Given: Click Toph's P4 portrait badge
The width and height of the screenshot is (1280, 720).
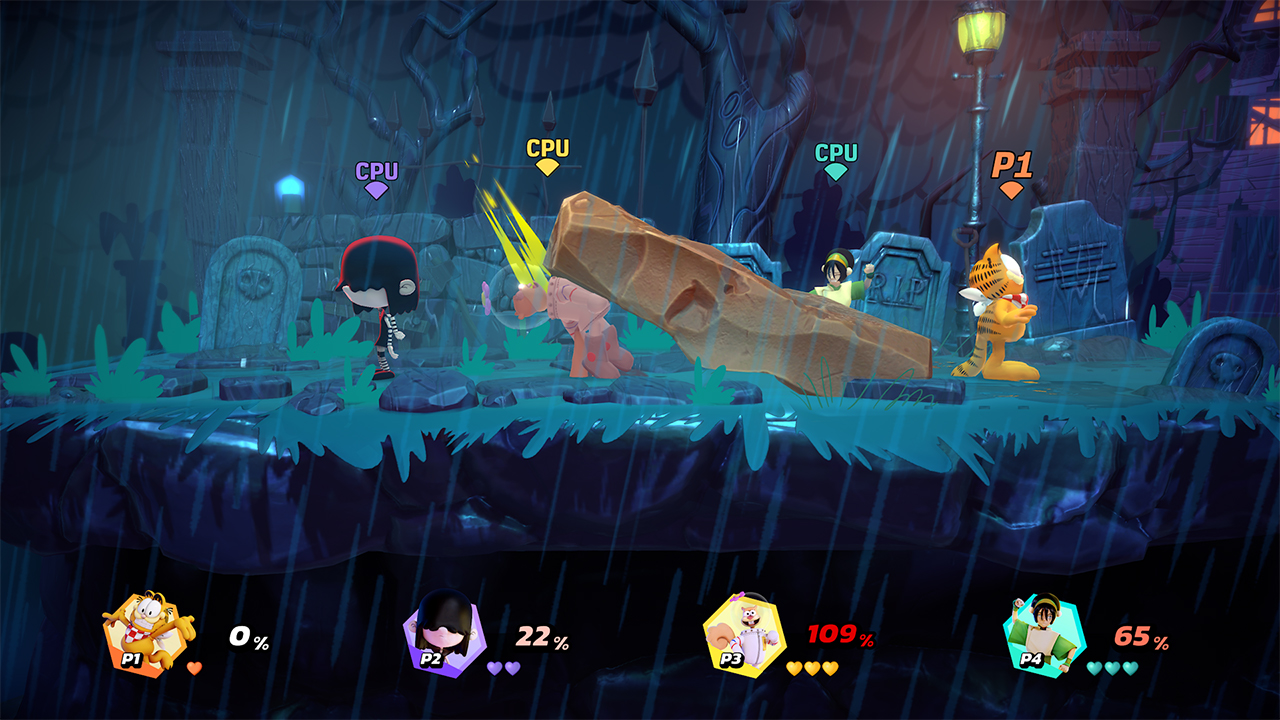Looking at the screenshot, I should coord(1042,634).
